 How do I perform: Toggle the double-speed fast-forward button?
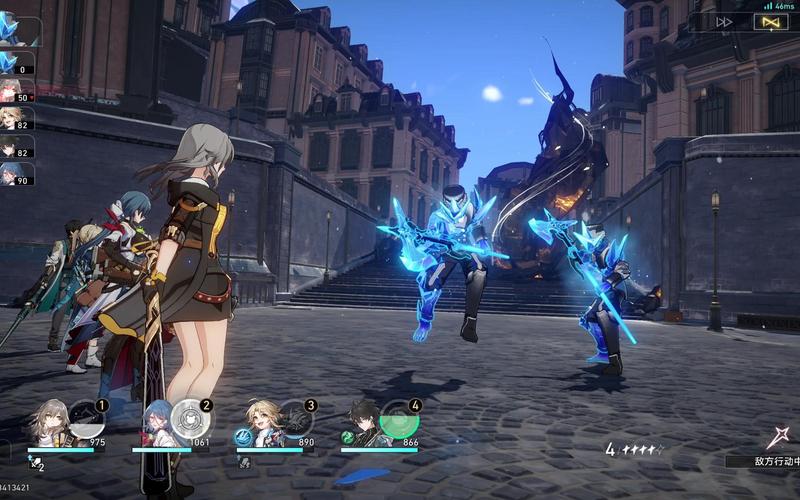tap(724, 21)
